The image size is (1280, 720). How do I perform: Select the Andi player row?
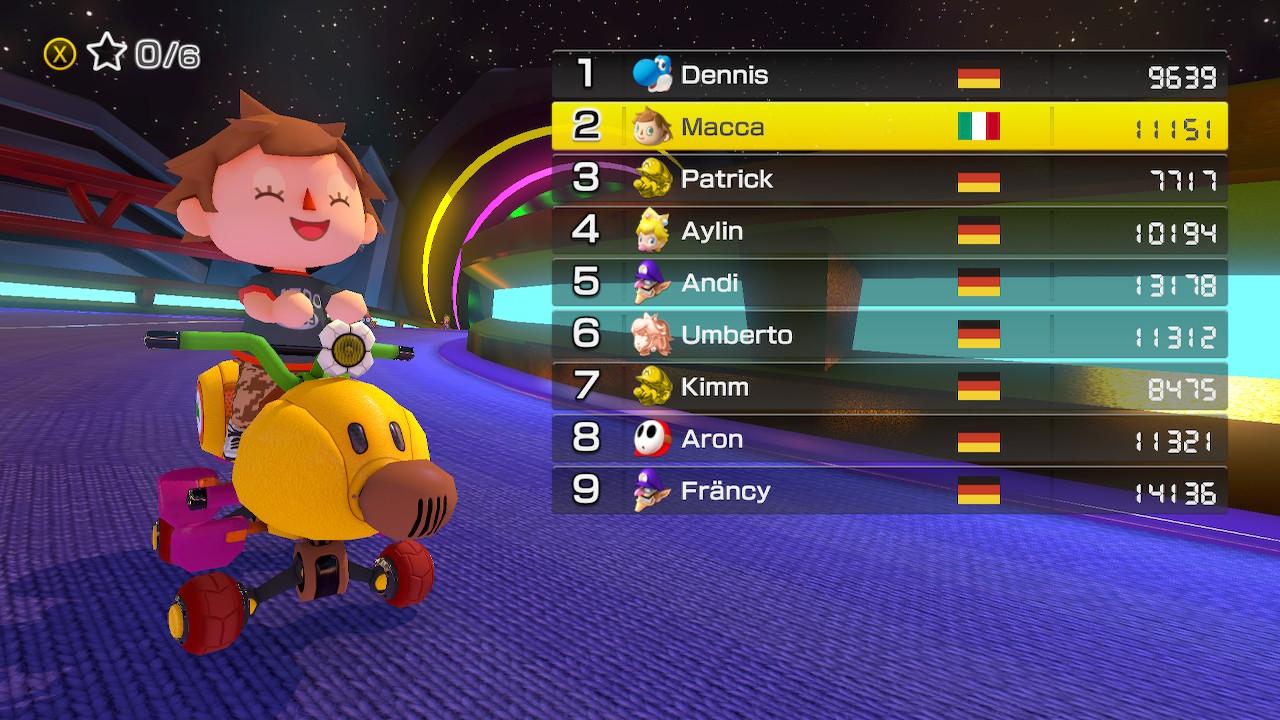click(888, 283)
